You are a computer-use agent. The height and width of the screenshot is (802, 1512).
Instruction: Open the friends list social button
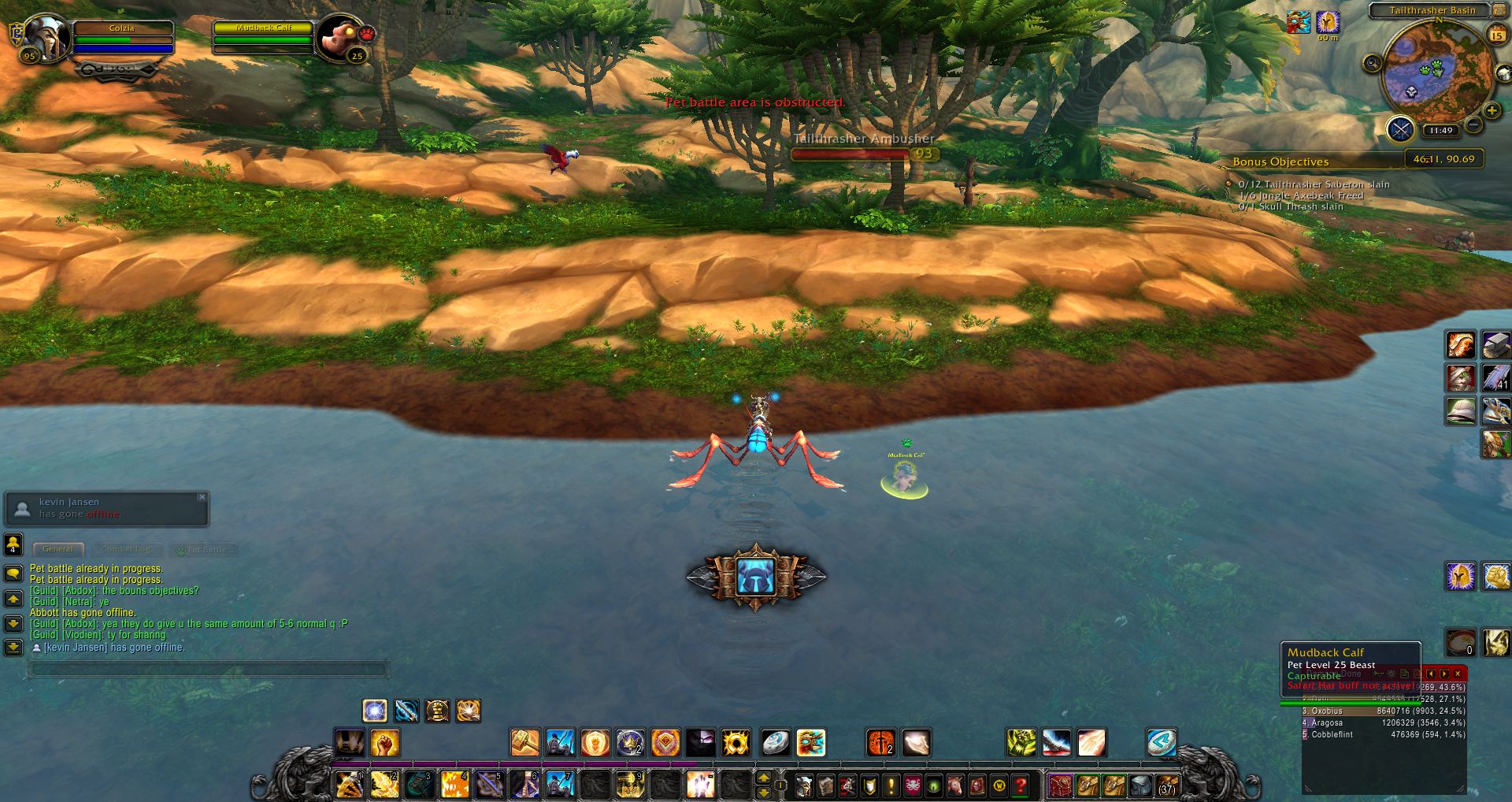(x=13, y=544)
